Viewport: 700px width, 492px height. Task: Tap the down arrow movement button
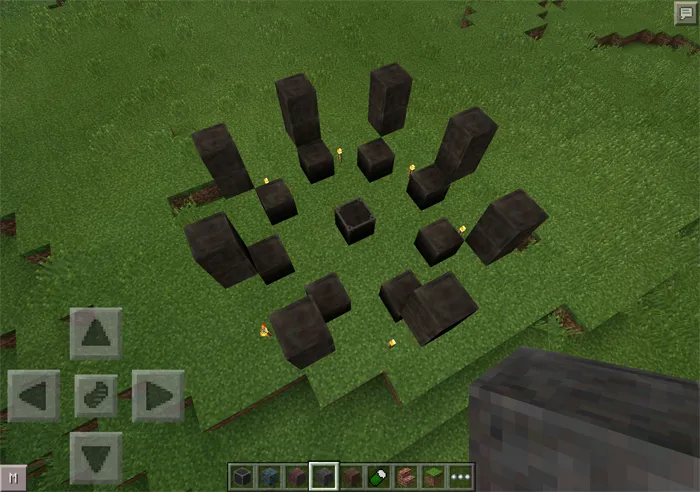click(96, 457)
